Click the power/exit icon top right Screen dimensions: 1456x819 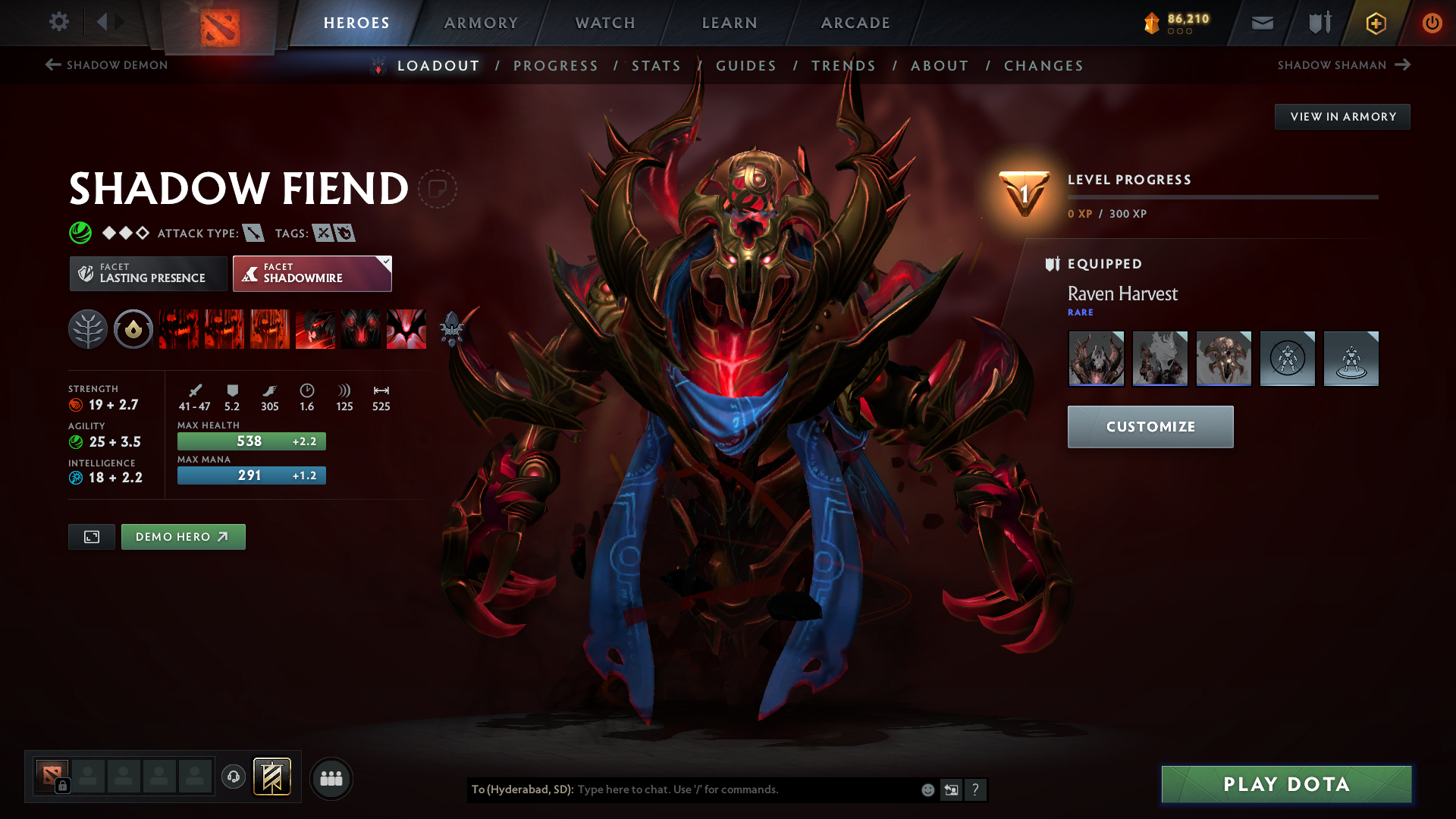(x=1432, y=23)
